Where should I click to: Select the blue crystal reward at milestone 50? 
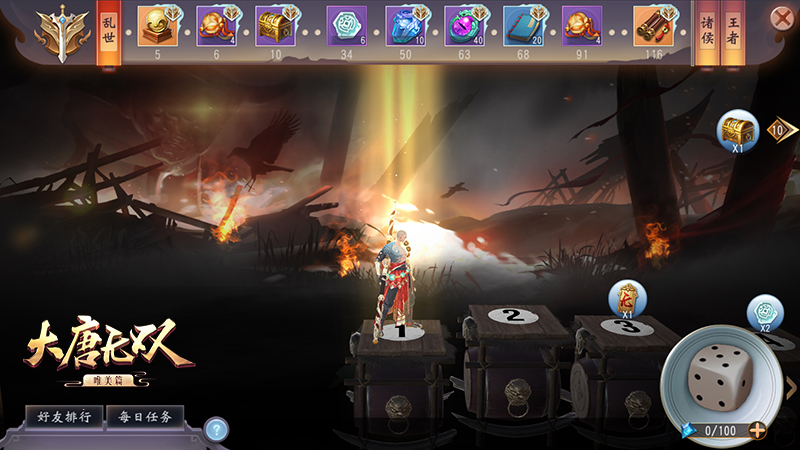406,26
